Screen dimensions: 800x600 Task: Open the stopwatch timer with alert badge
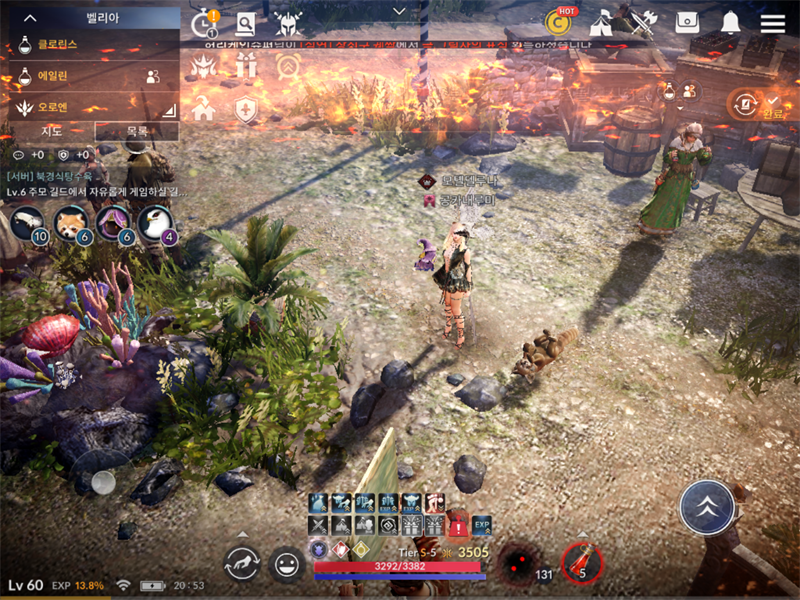coord(204,23)
